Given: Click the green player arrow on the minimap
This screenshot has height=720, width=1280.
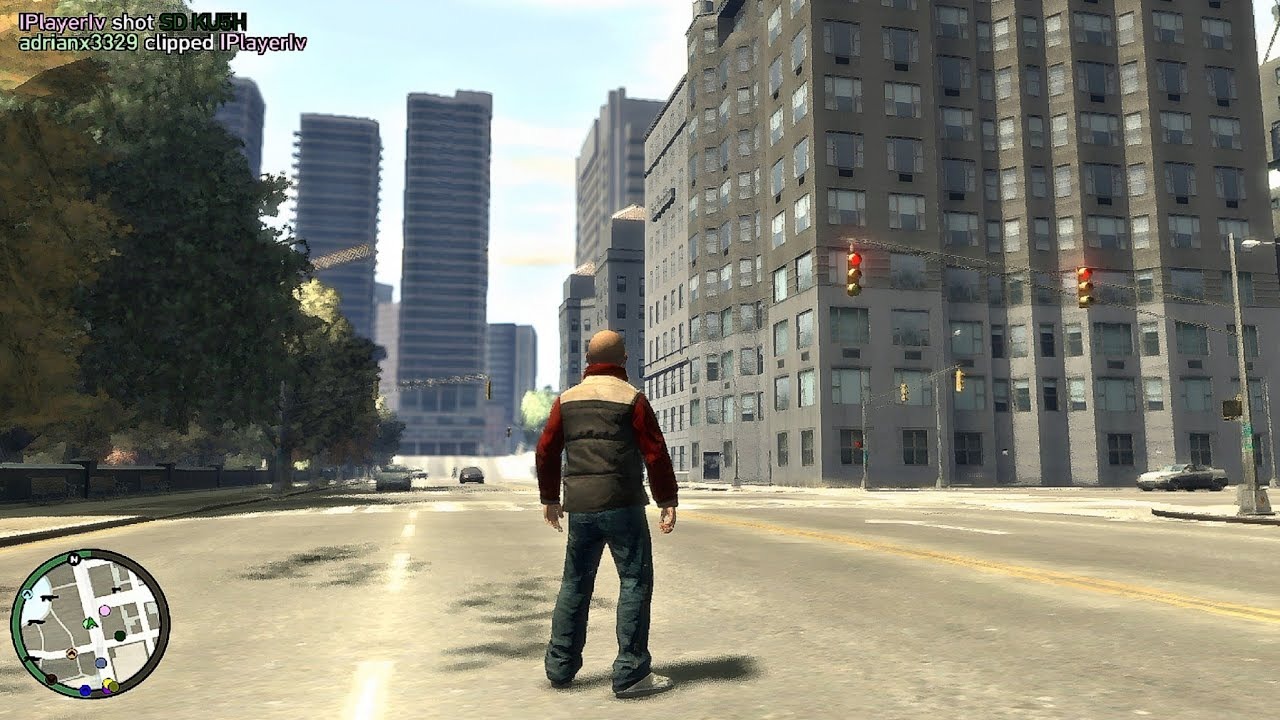Looking at the screenshot, I should 89,623.
